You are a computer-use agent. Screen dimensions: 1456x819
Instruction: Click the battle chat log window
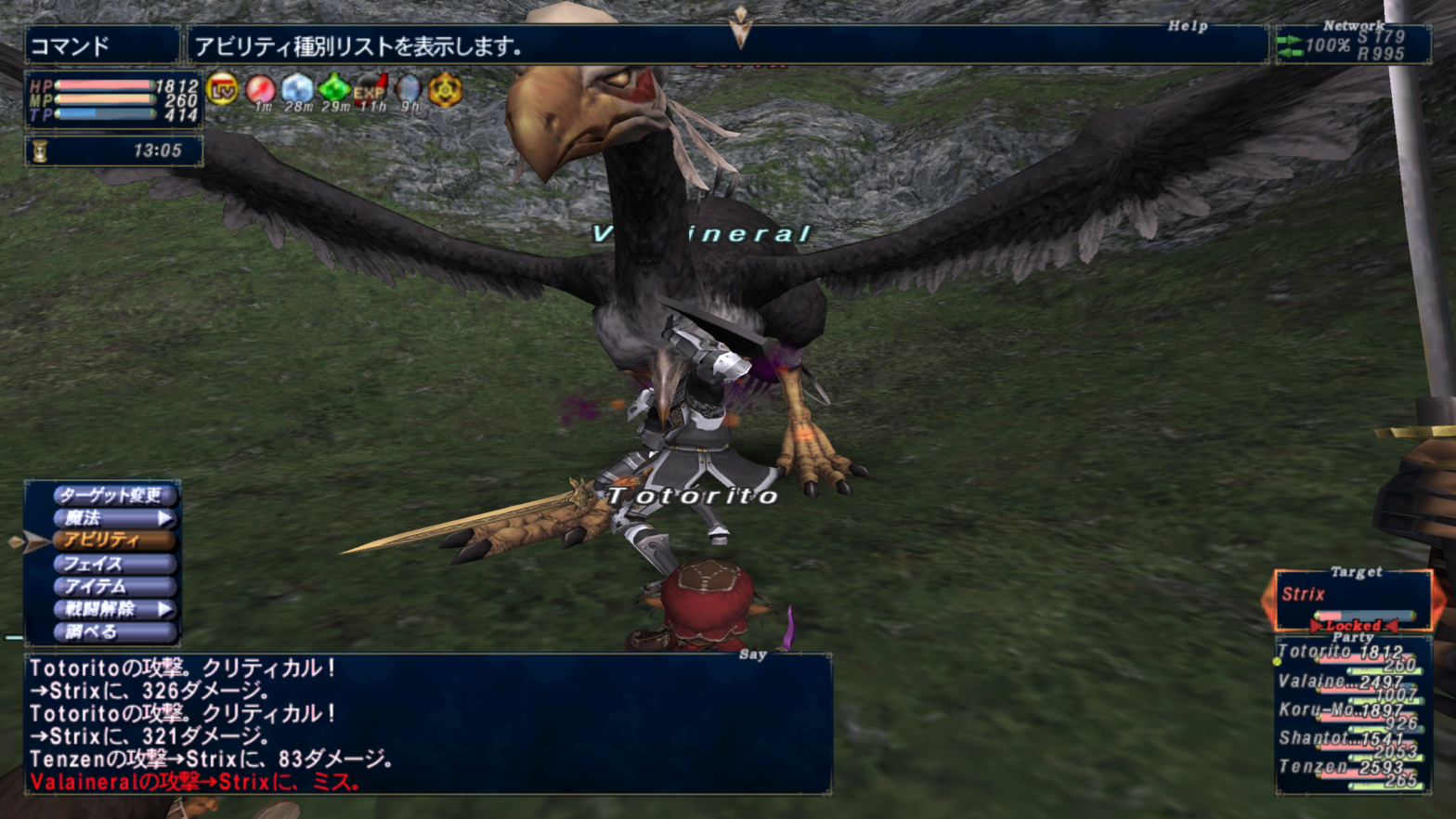click(x=427, y=724)
